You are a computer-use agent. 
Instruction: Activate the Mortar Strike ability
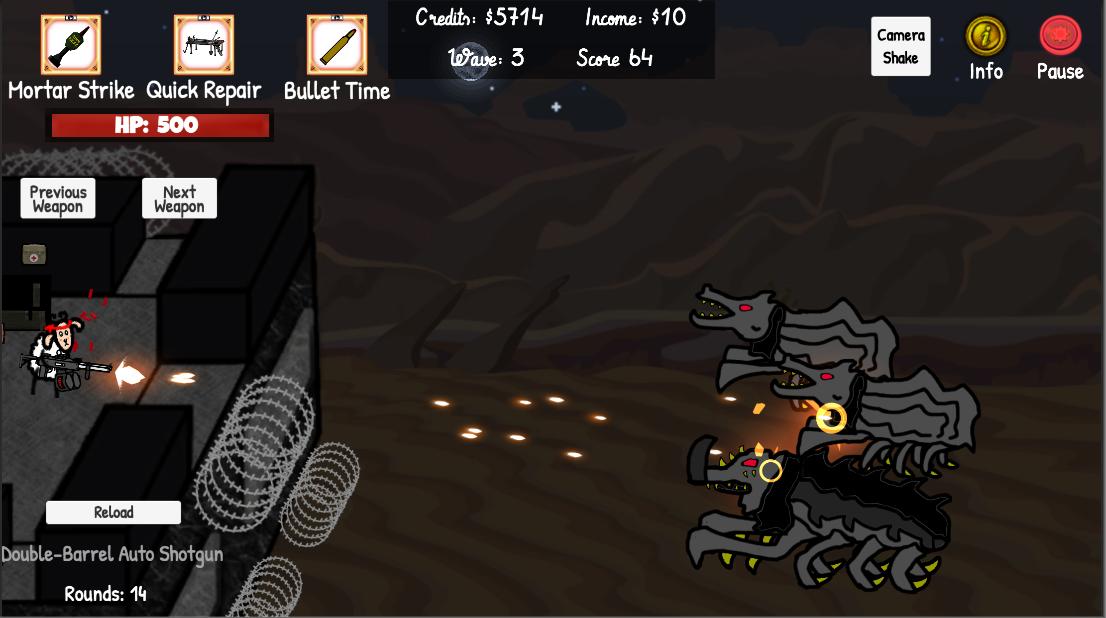coord(70,45)
